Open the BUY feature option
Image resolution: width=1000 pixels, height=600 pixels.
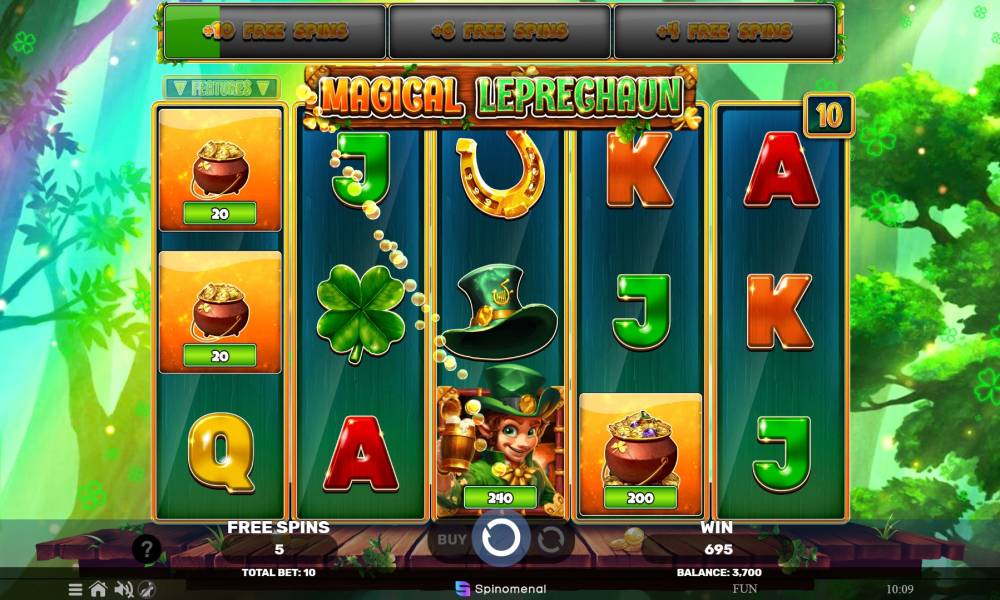coord(452,539)
